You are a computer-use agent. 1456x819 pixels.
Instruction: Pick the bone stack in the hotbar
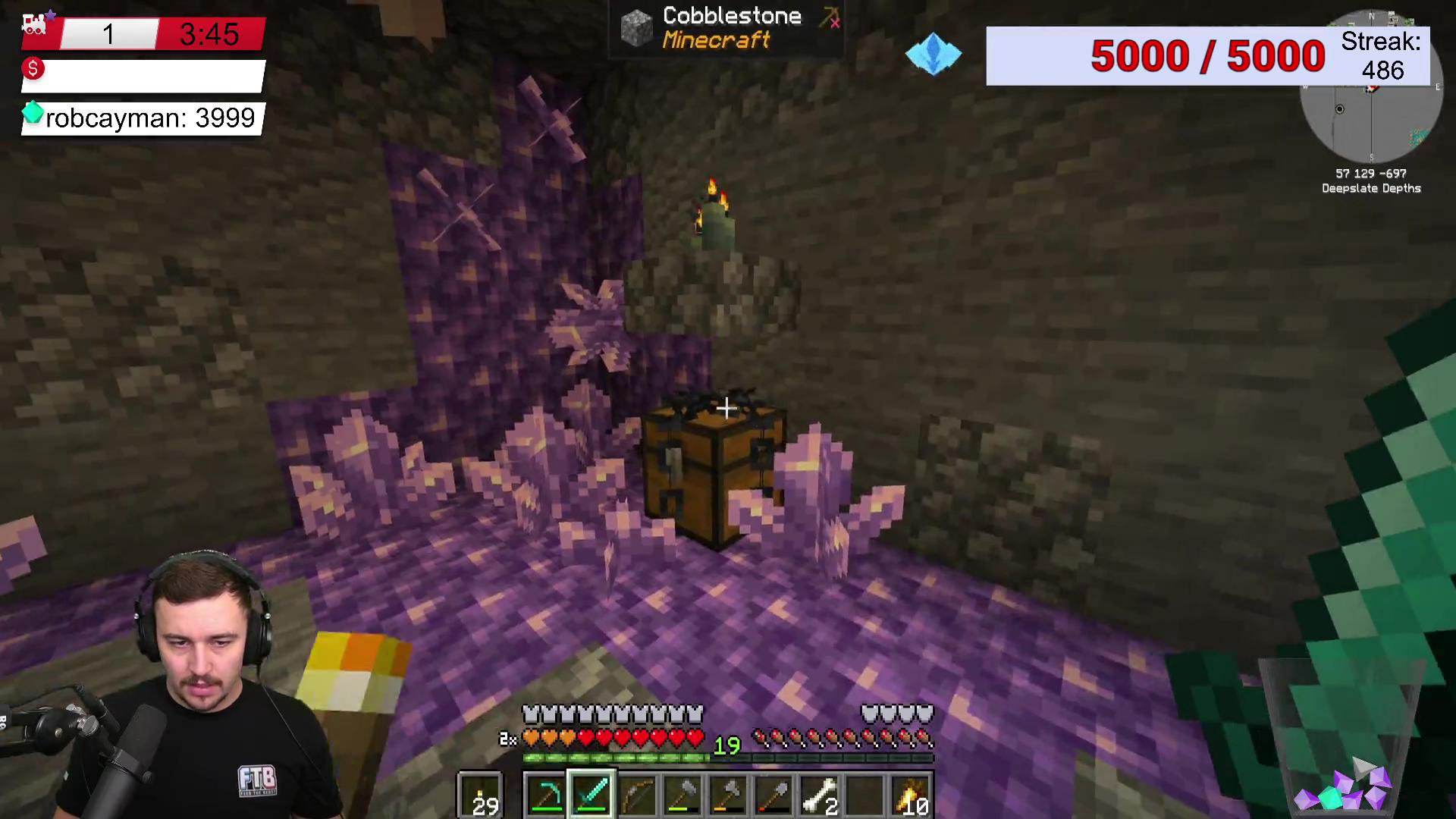[x=820, y=795]
